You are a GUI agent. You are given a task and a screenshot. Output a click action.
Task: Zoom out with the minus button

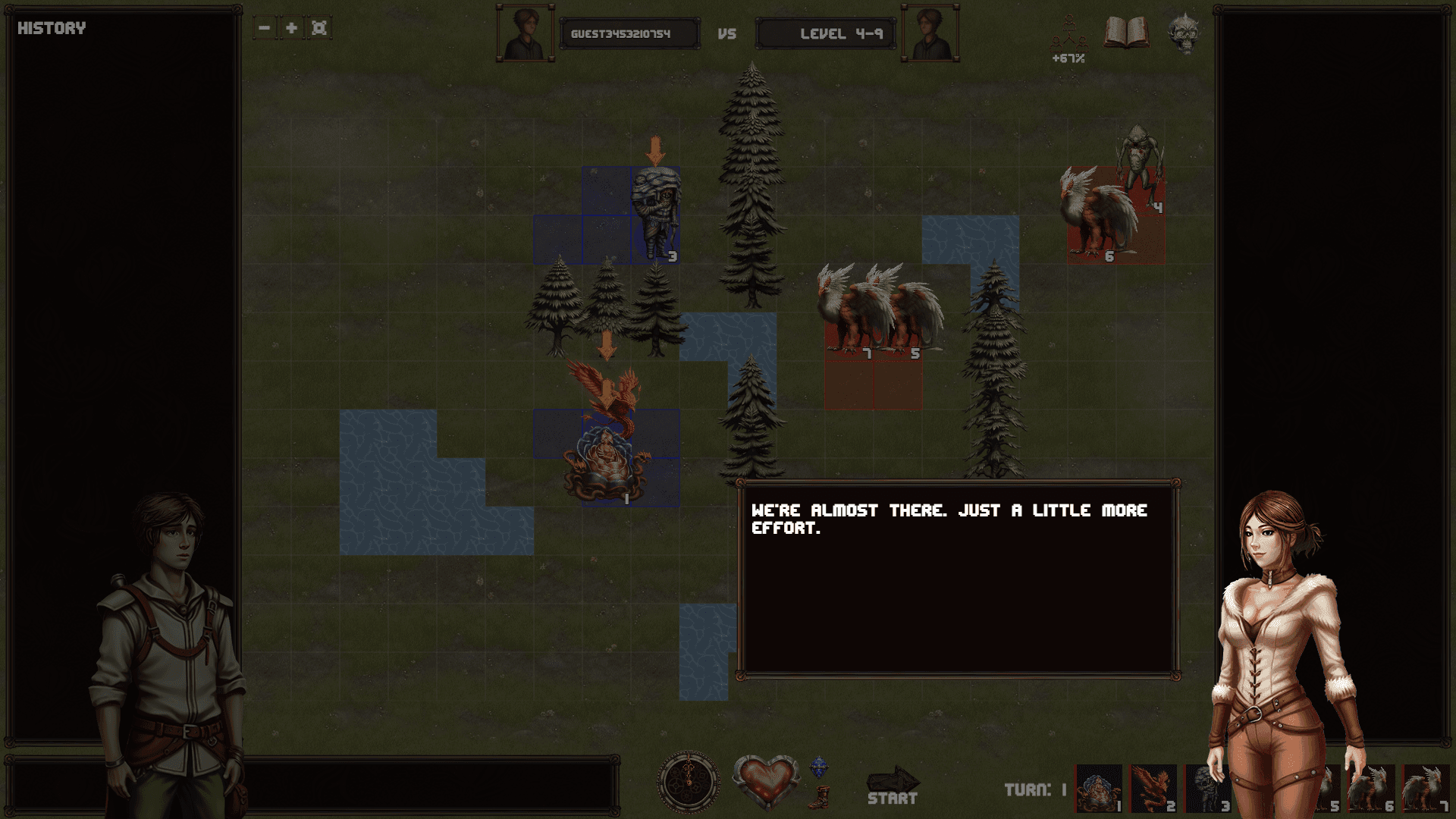coord(264,28)
